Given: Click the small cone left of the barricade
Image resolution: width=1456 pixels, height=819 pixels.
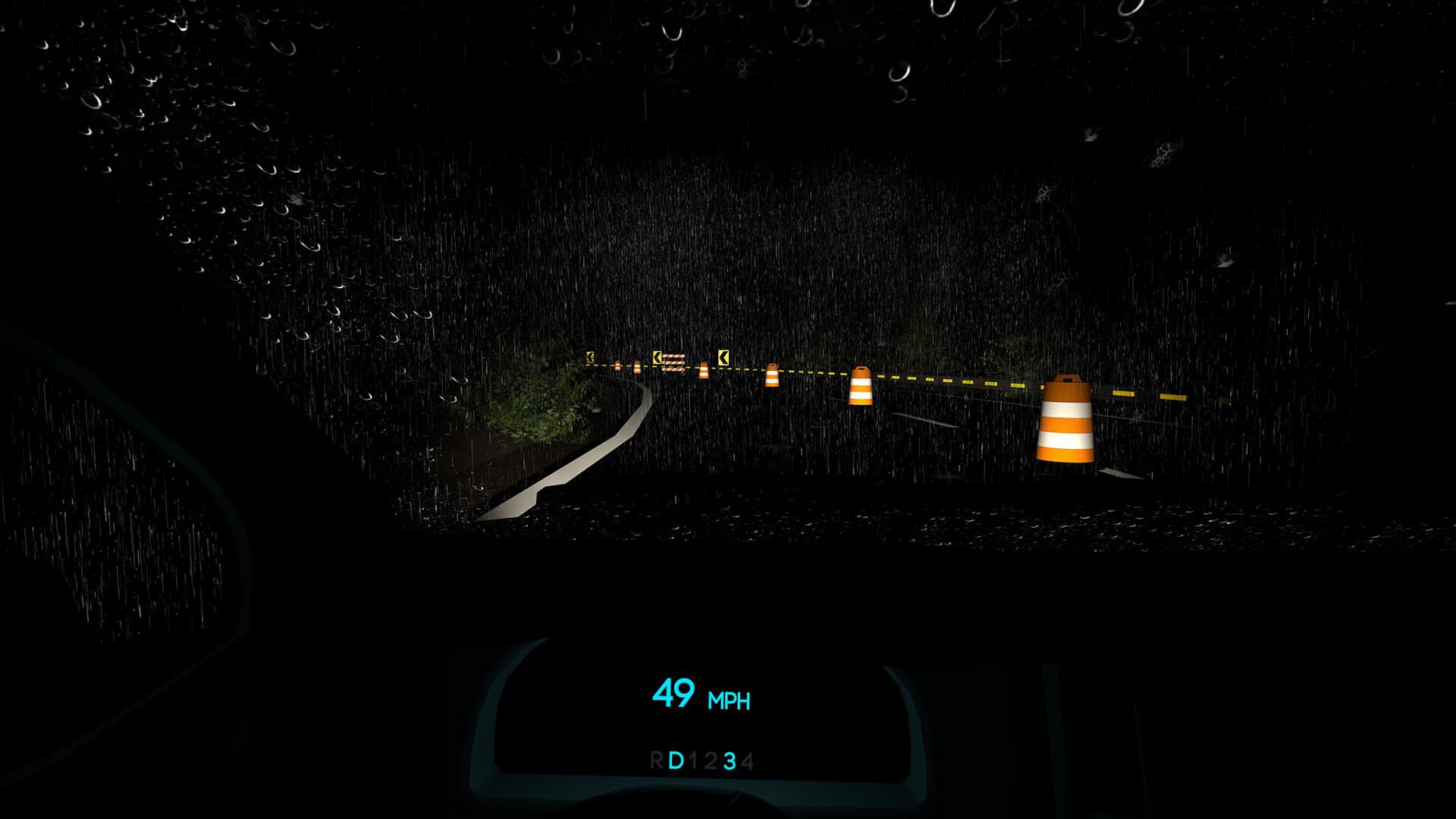Looking at the screenshot, I should (638, 366).
